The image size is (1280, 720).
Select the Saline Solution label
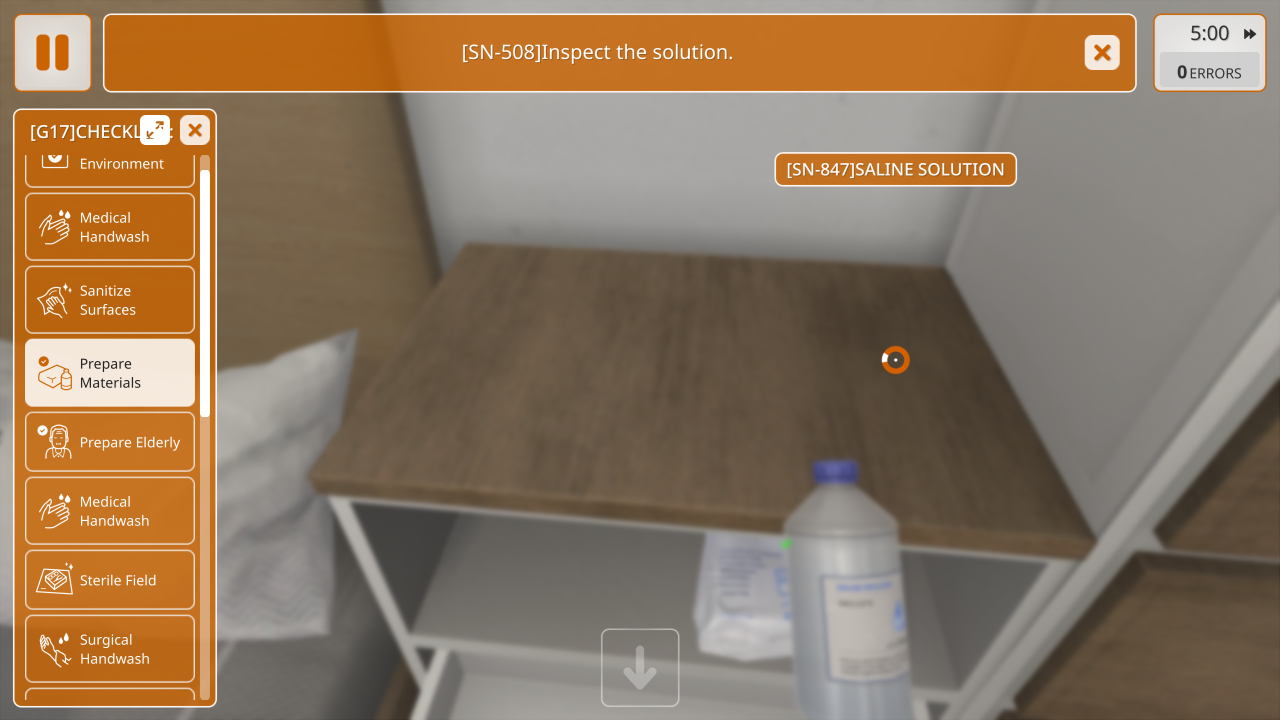point(895,169)
